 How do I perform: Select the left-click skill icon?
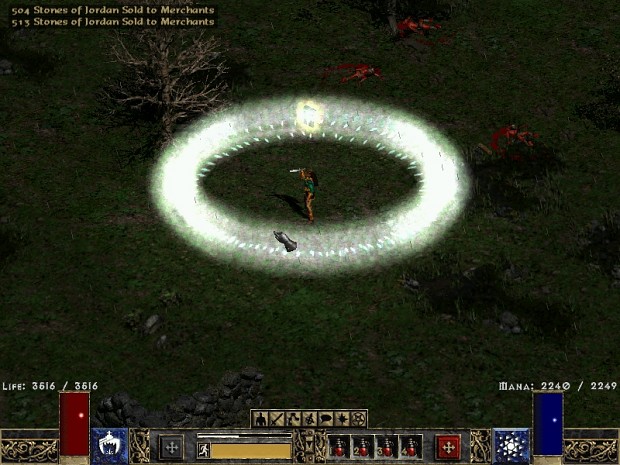pos(109,446)
